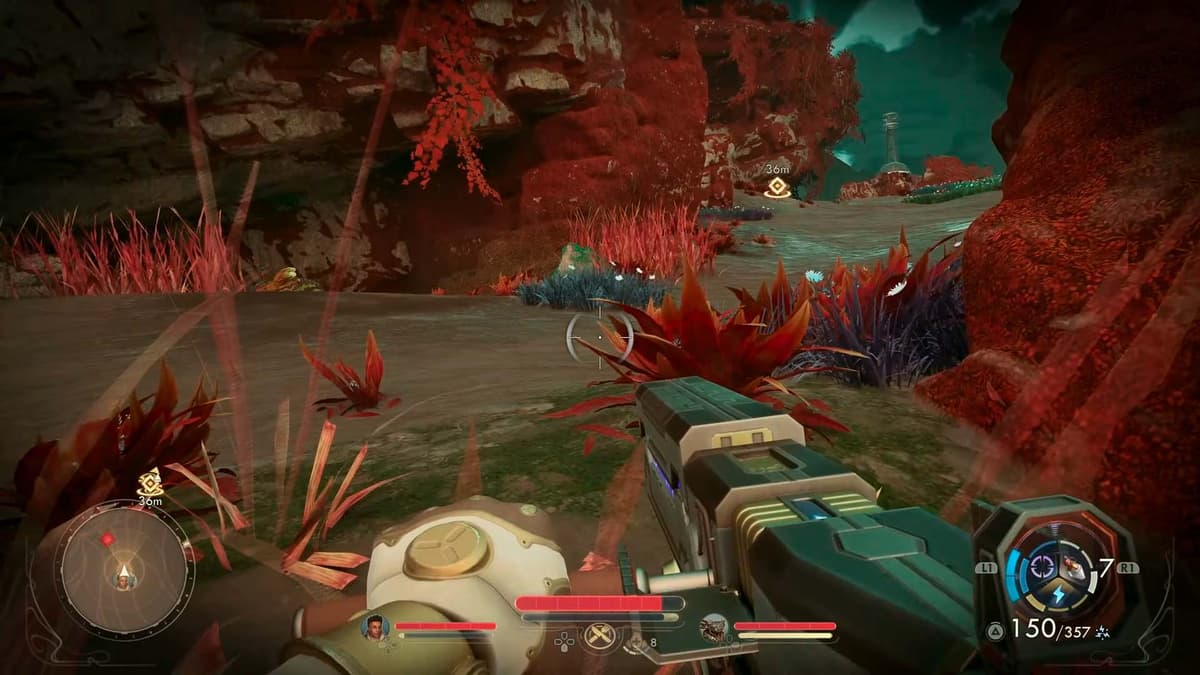Select the 36m objective waypoint marker
Viewport: 1200px width, 675px height.
coord(775,187)
